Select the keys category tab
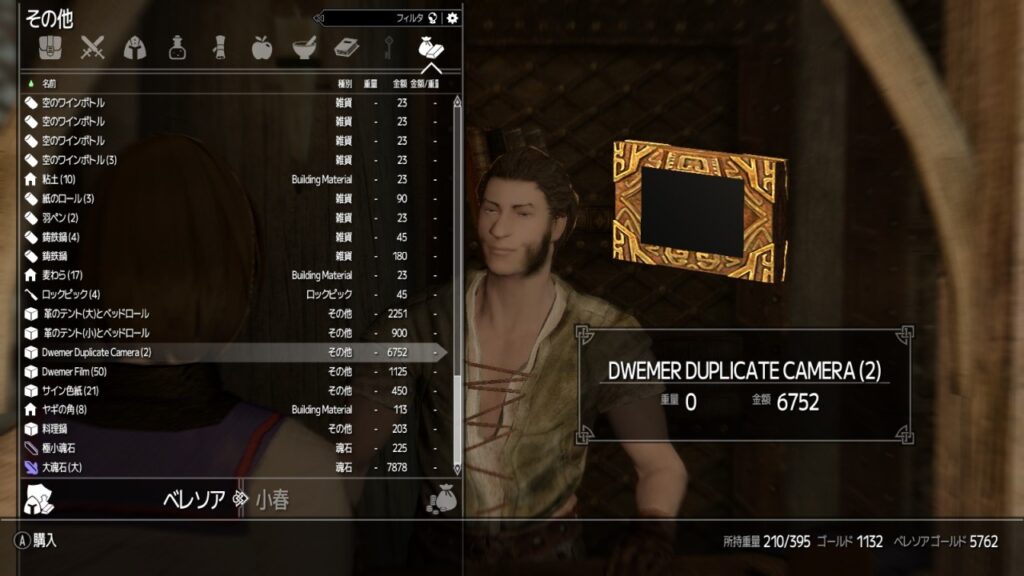1024x576 pixels. point(388,47)
